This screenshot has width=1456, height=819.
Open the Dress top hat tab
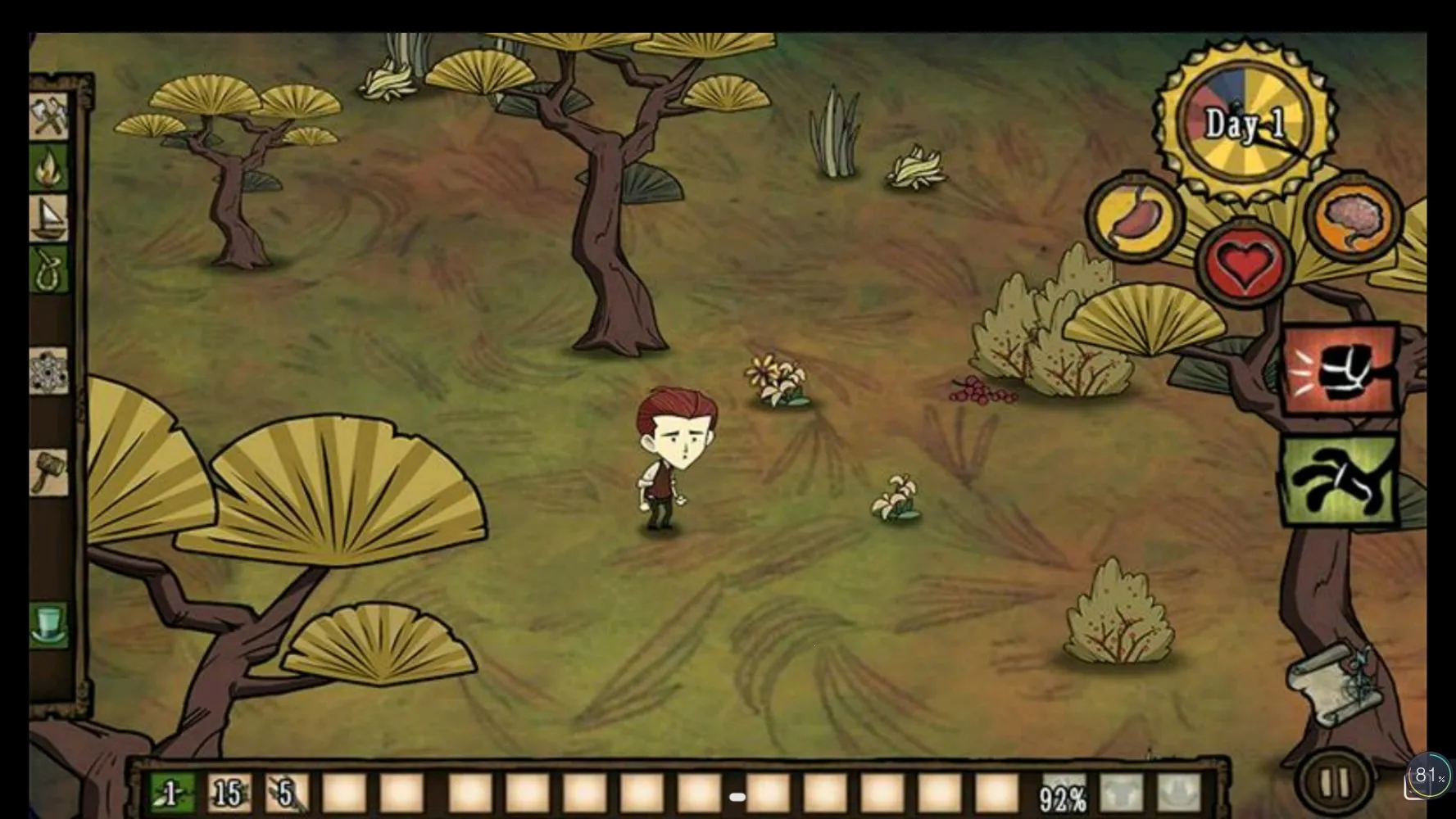coord(49,626)
